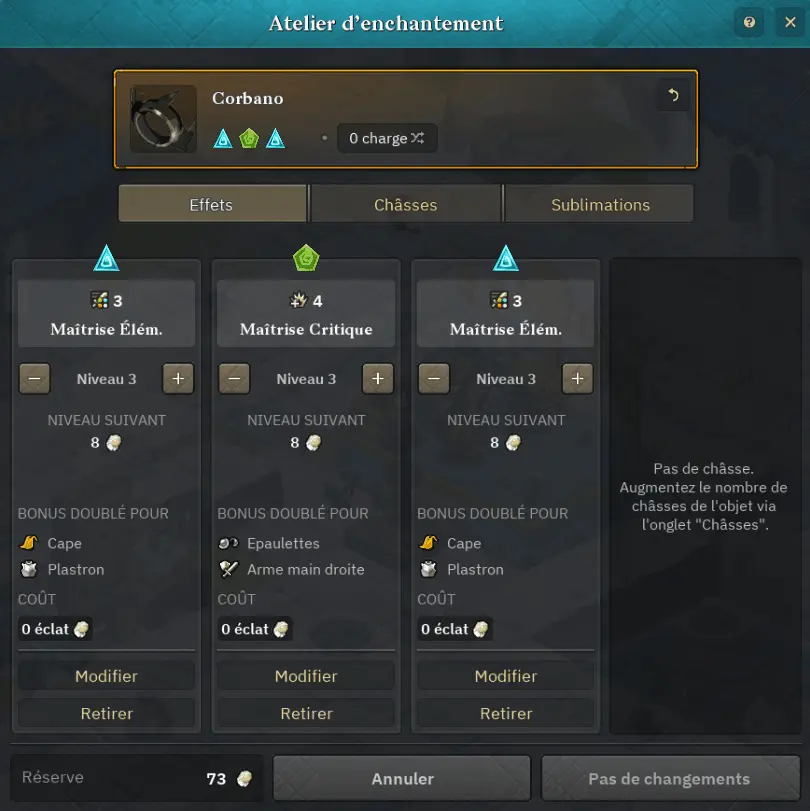Screen dimensions: 810x811
Task: Choose Modifier under Maîtrise Critique
Action: click(306, 676)
